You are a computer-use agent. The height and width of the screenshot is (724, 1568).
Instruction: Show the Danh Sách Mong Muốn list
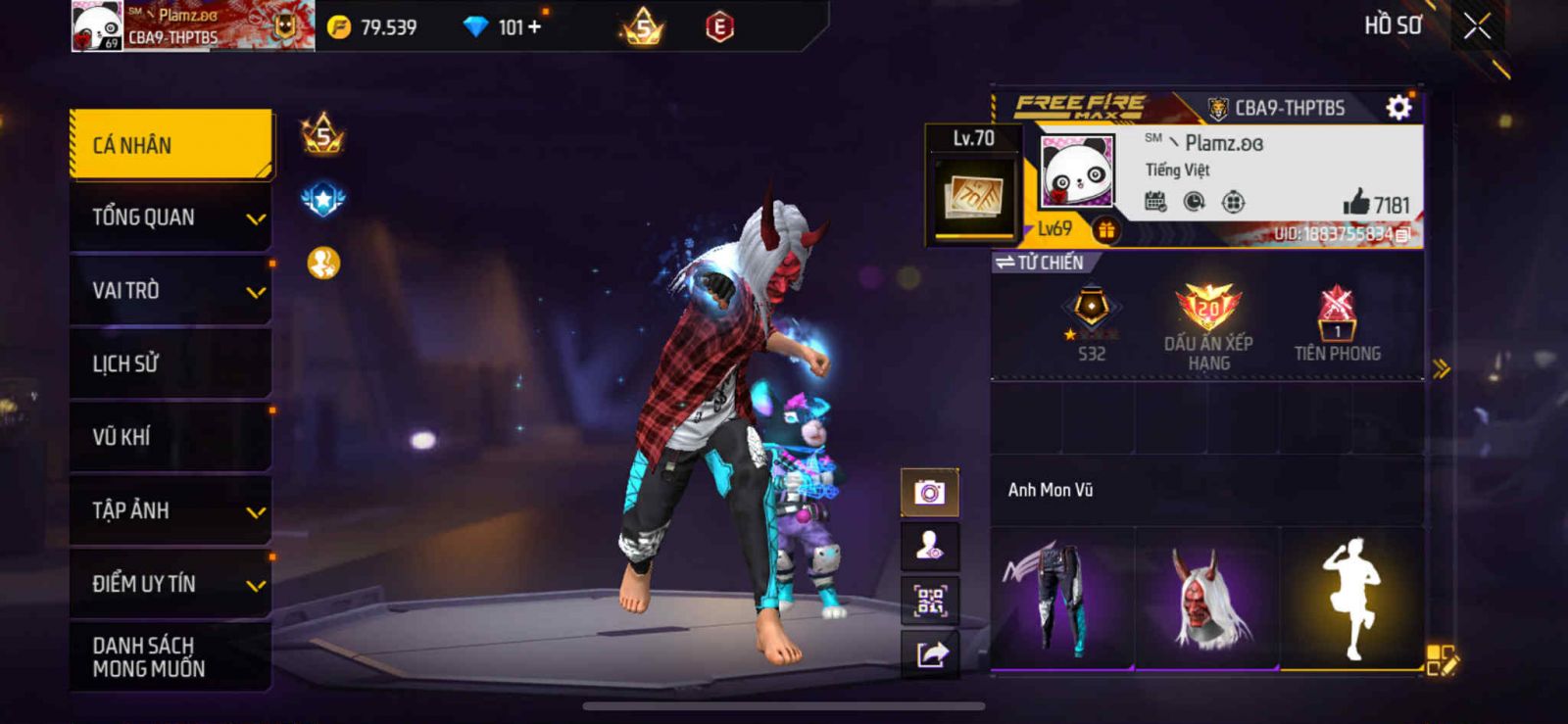[171, 656]
